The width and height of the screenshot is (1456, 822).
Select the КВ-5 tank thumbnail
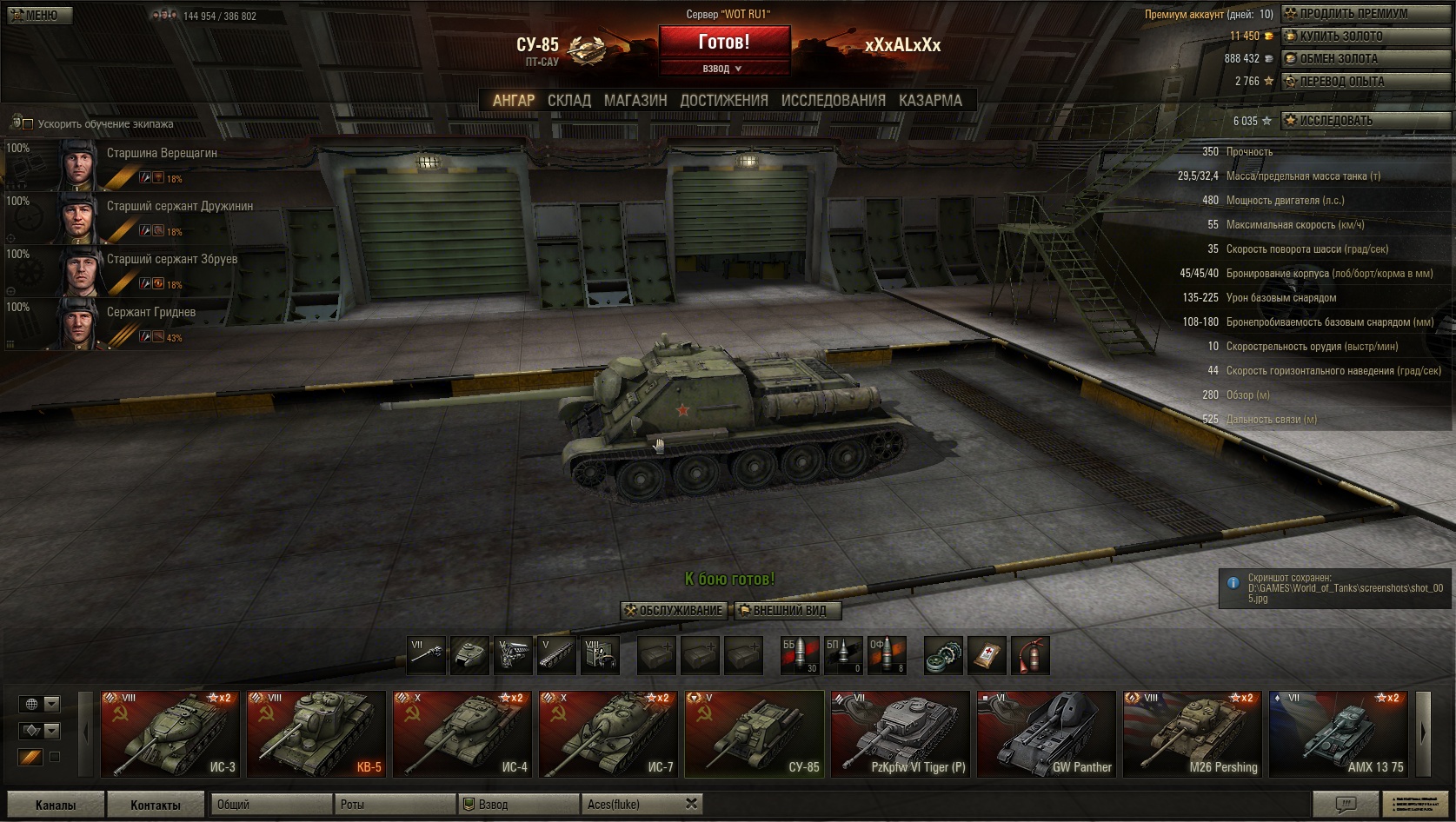click(x=316, y=733)
